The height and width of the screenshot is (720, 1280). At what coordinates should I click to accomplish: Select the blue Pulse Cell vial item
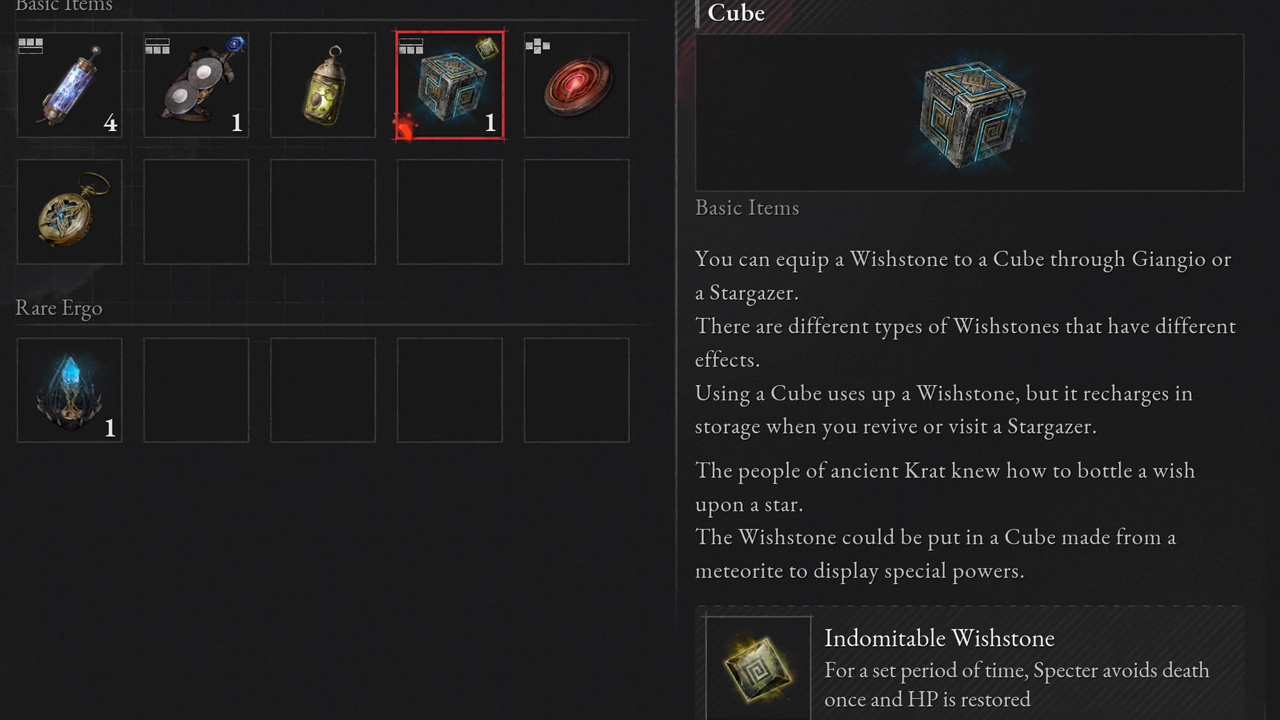point(69,85)
